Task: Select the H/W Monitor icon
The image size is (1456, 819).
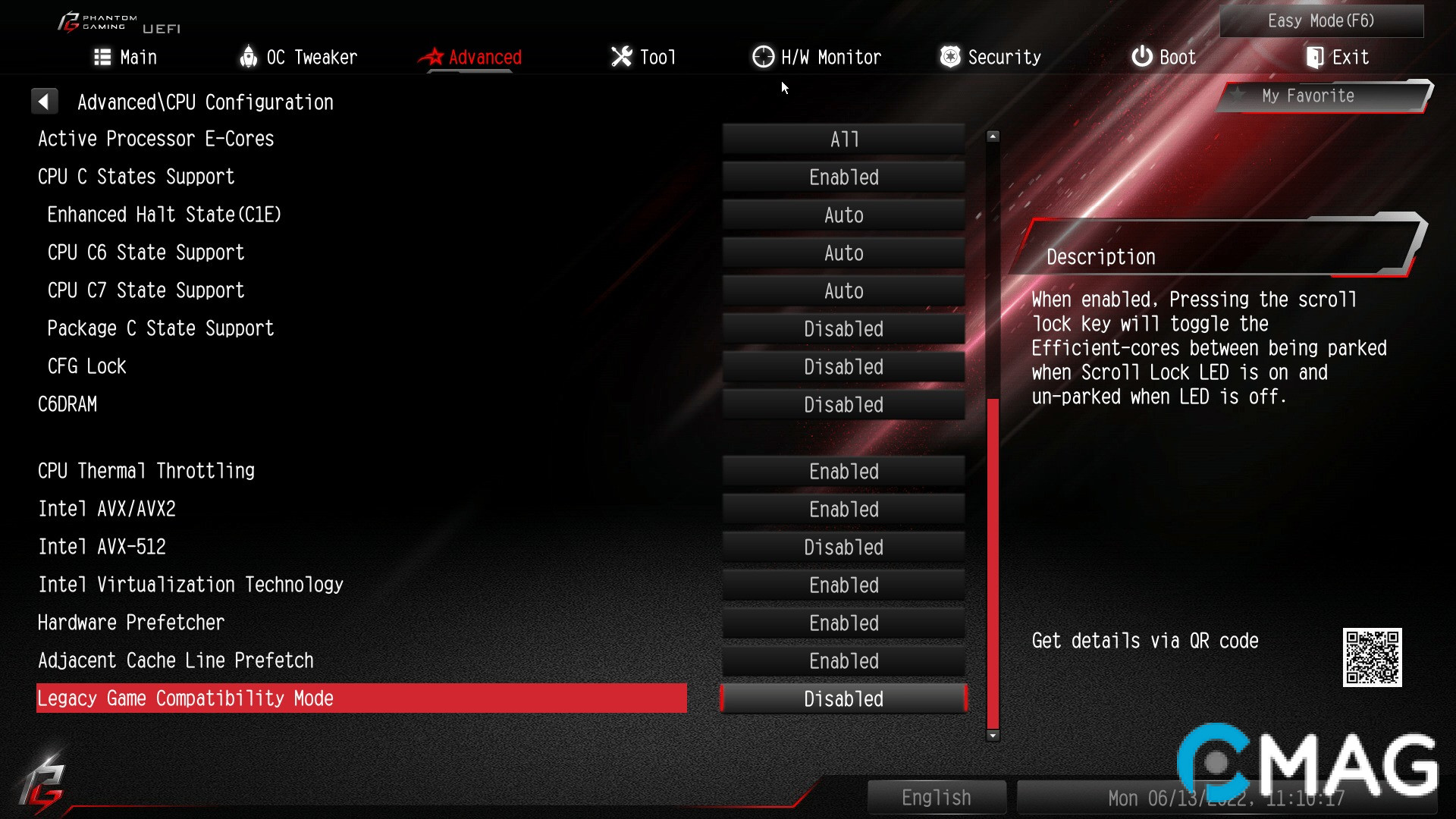Action: pyautogui.click(x=762, y=57)
